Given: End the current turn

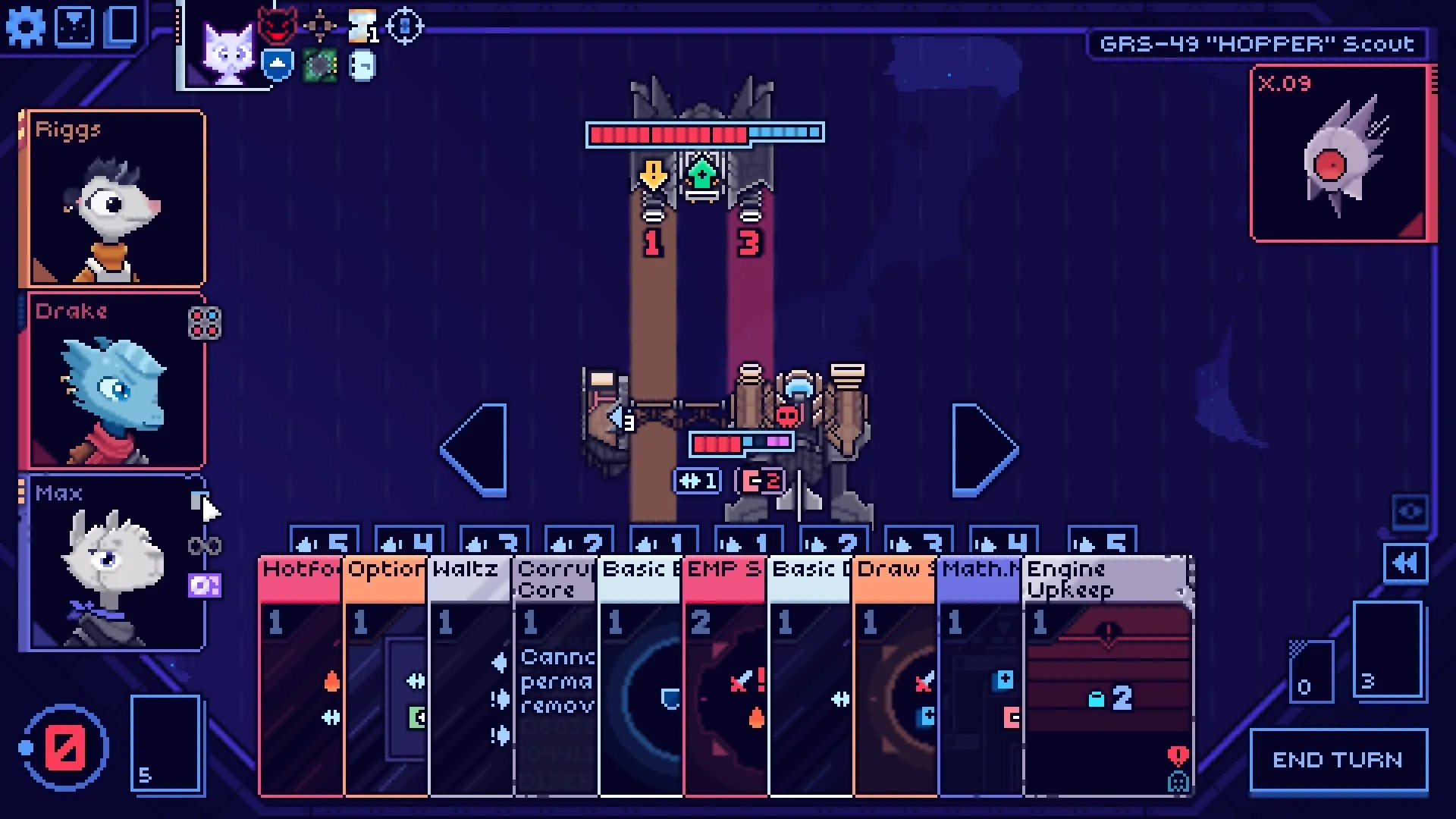Looking at the screenshot, I should click(1338, 760).
